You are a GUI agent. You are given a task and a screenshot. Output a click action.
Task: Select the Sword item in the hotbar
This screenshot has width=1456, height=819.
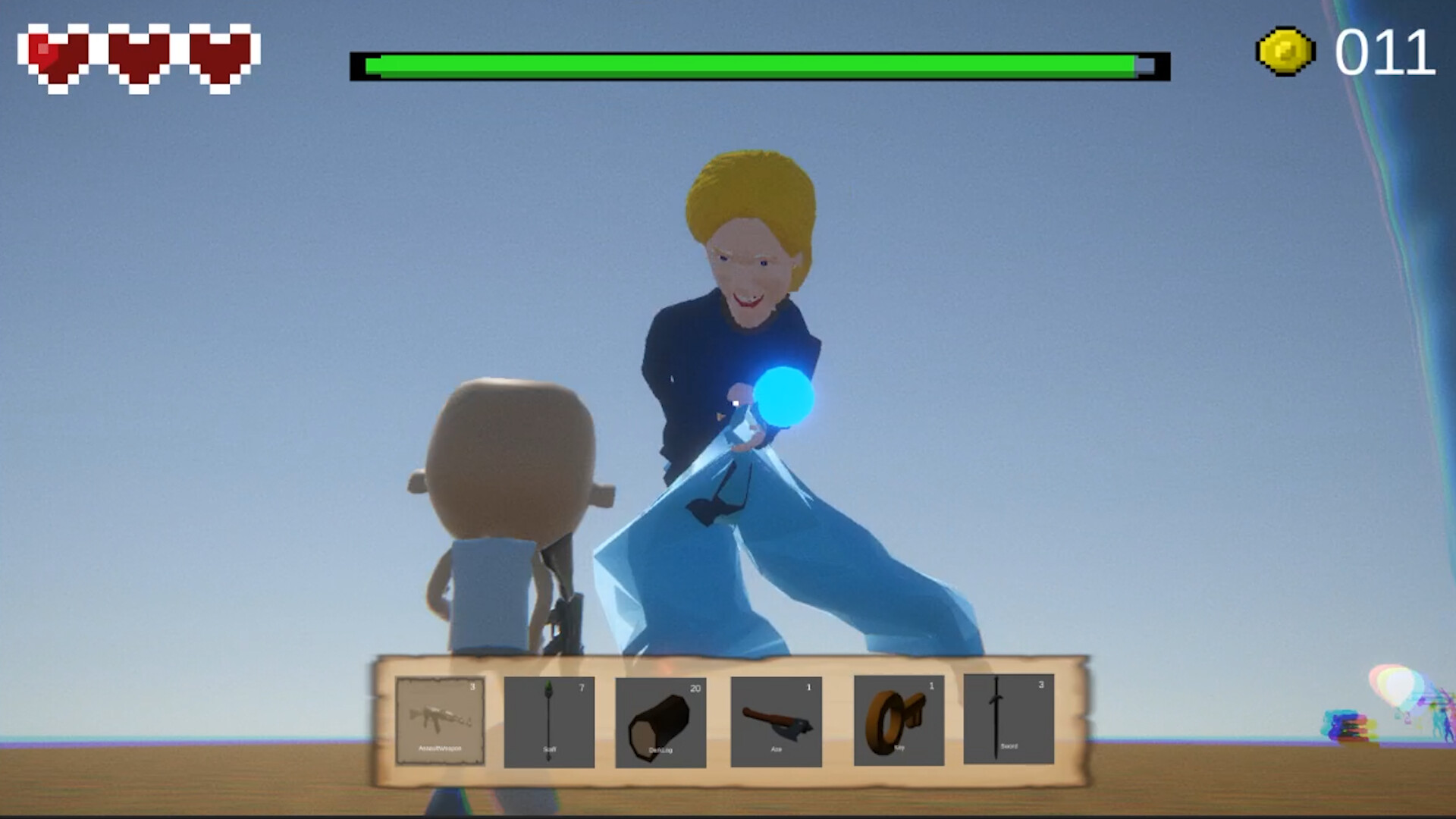[1010, 719]
